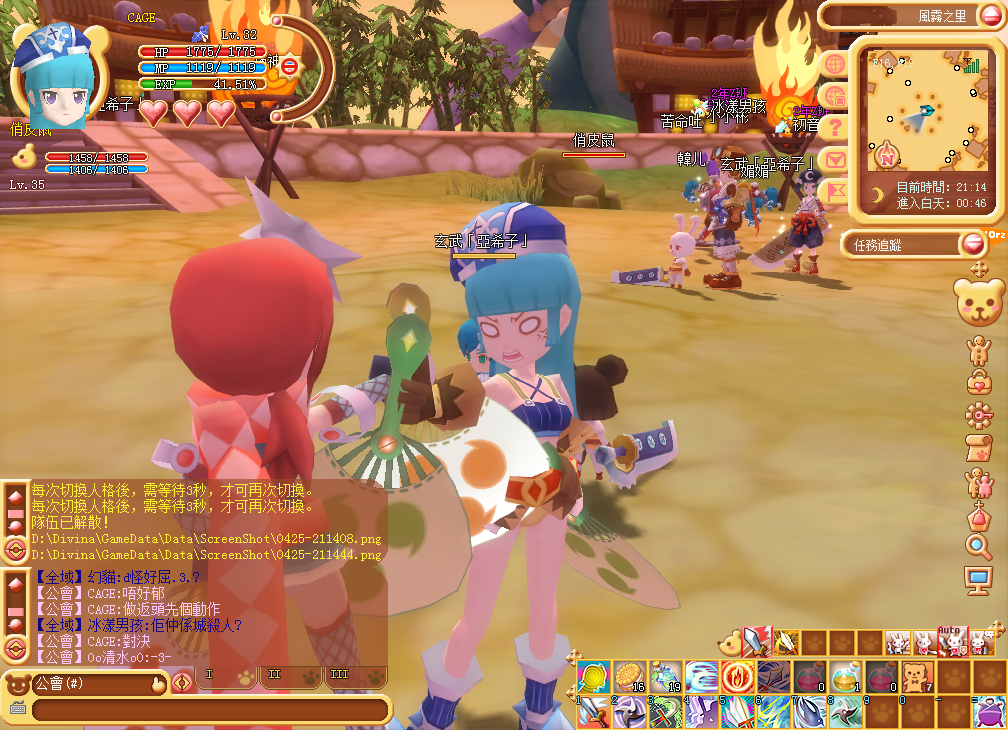Open the question mark help button
1008x730 pixels.
point(835,128)
